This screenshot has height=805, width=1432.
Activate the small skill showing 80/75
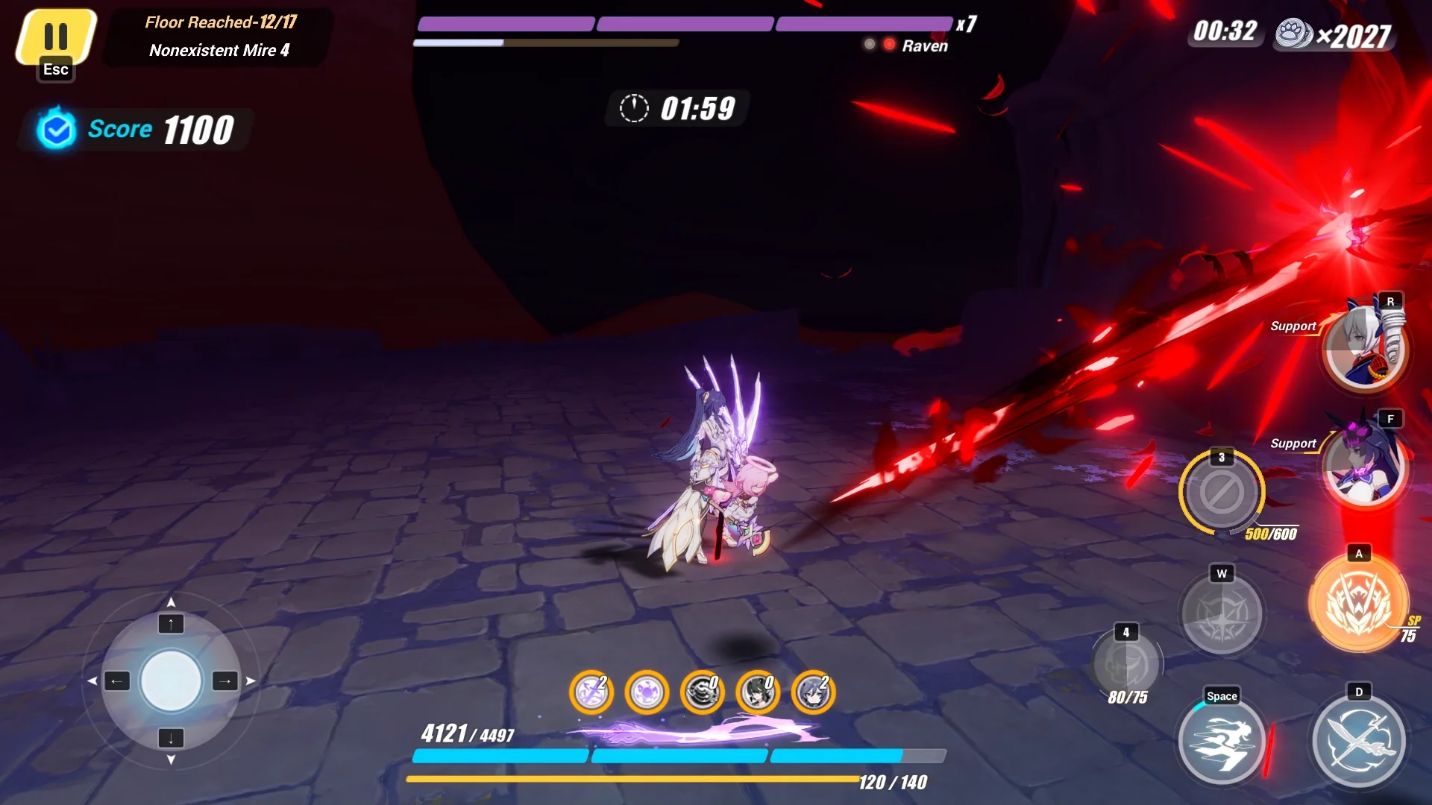[1127, 664]
